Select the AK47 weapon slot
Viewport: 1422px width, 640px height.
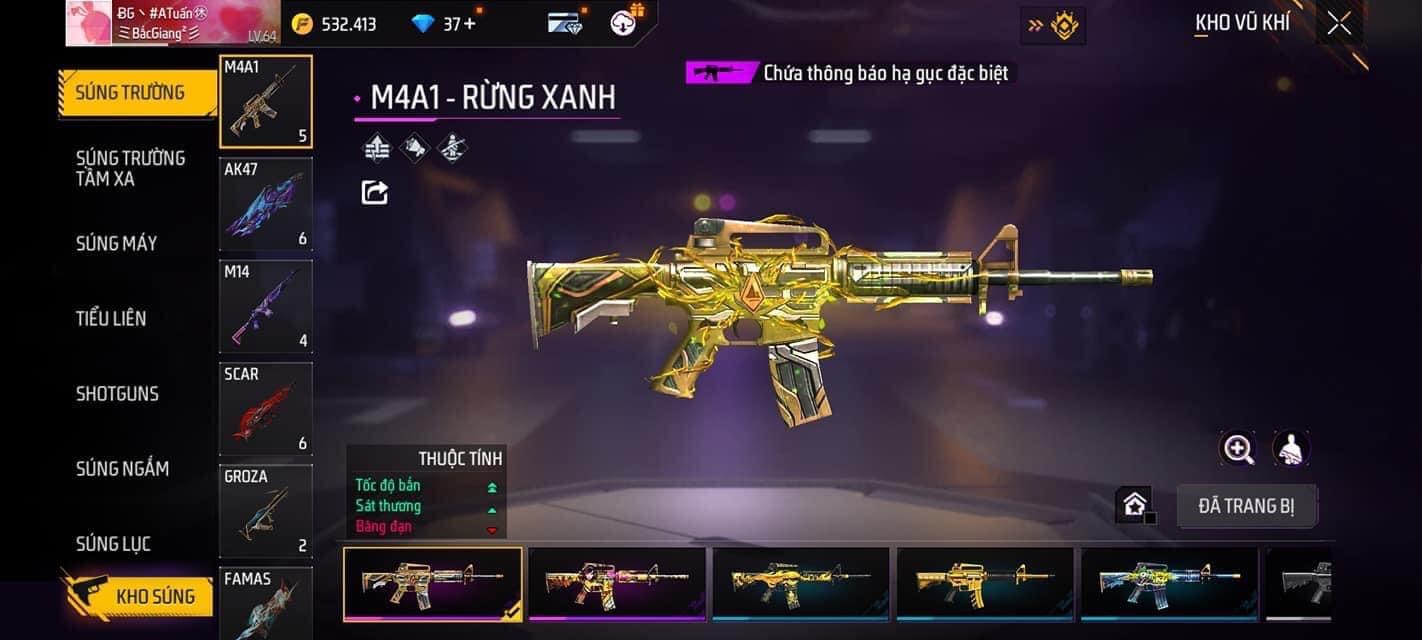266,203
